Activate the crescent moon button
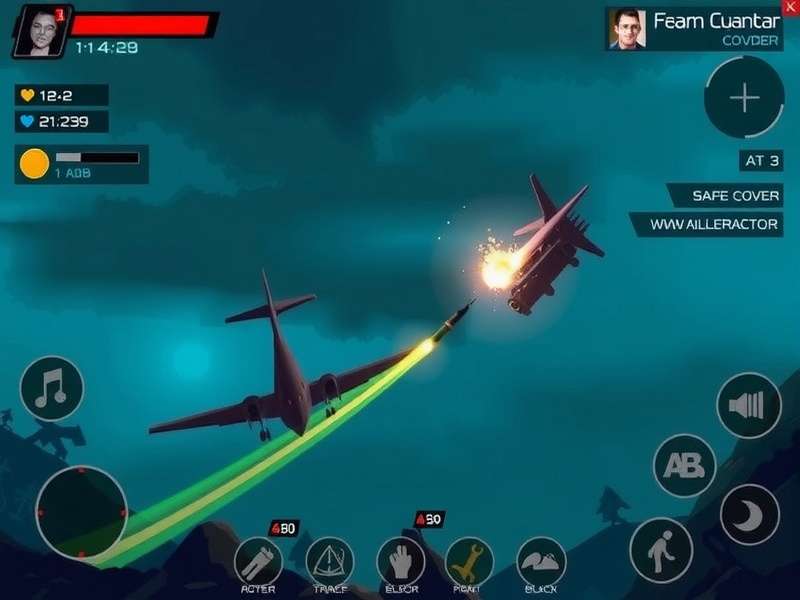800x600 pixels. 750,515
